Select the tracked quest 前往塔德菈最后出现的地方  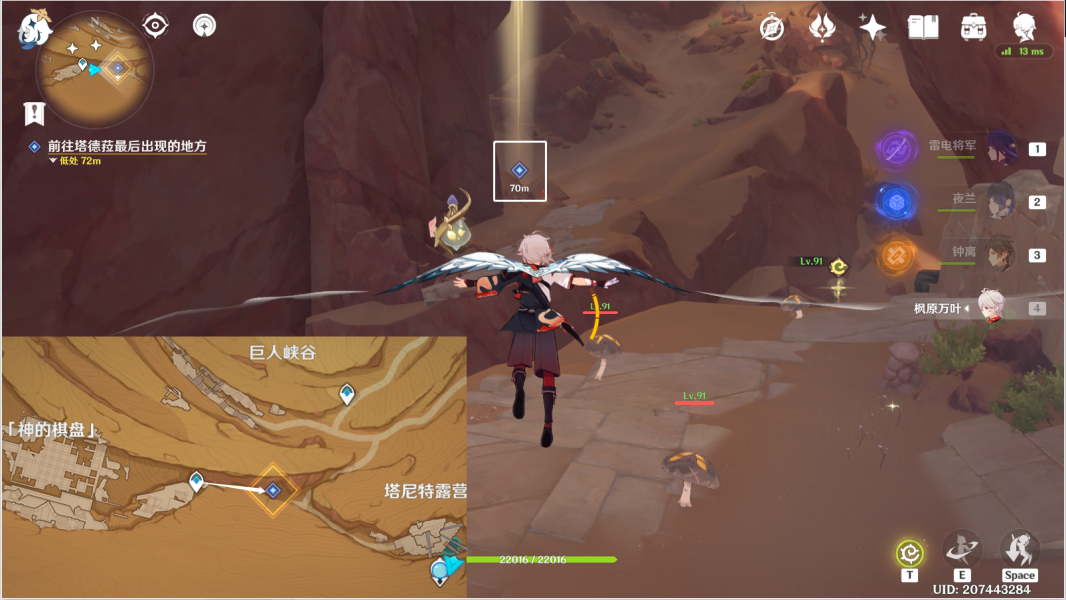126,146
